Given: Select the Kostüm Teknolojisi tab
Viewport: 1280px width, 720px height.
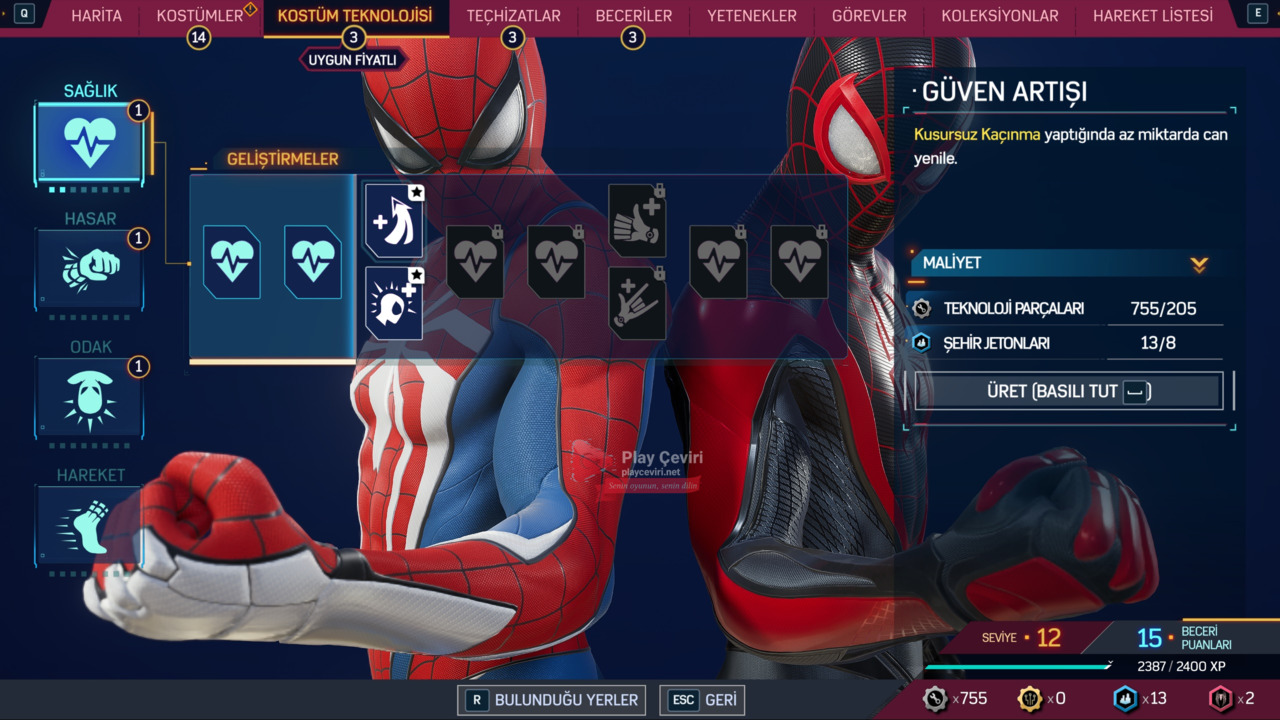Looking at the screenshot, I should point(354,16).
